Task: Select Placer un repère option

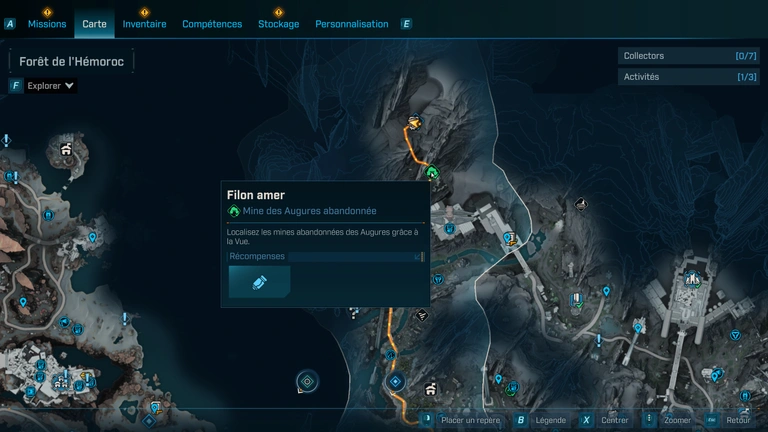Action: (x=470, y=420)
